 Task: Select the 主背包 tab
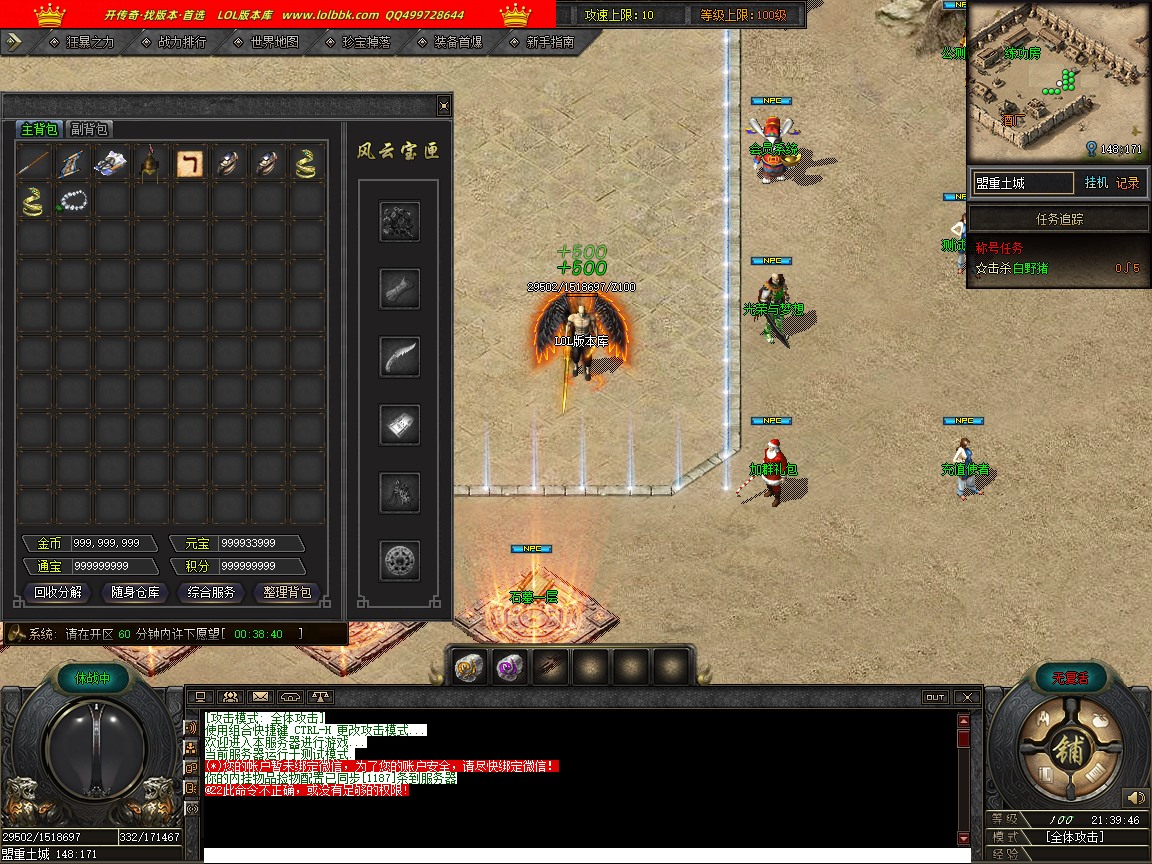click(x=41, y=129)
